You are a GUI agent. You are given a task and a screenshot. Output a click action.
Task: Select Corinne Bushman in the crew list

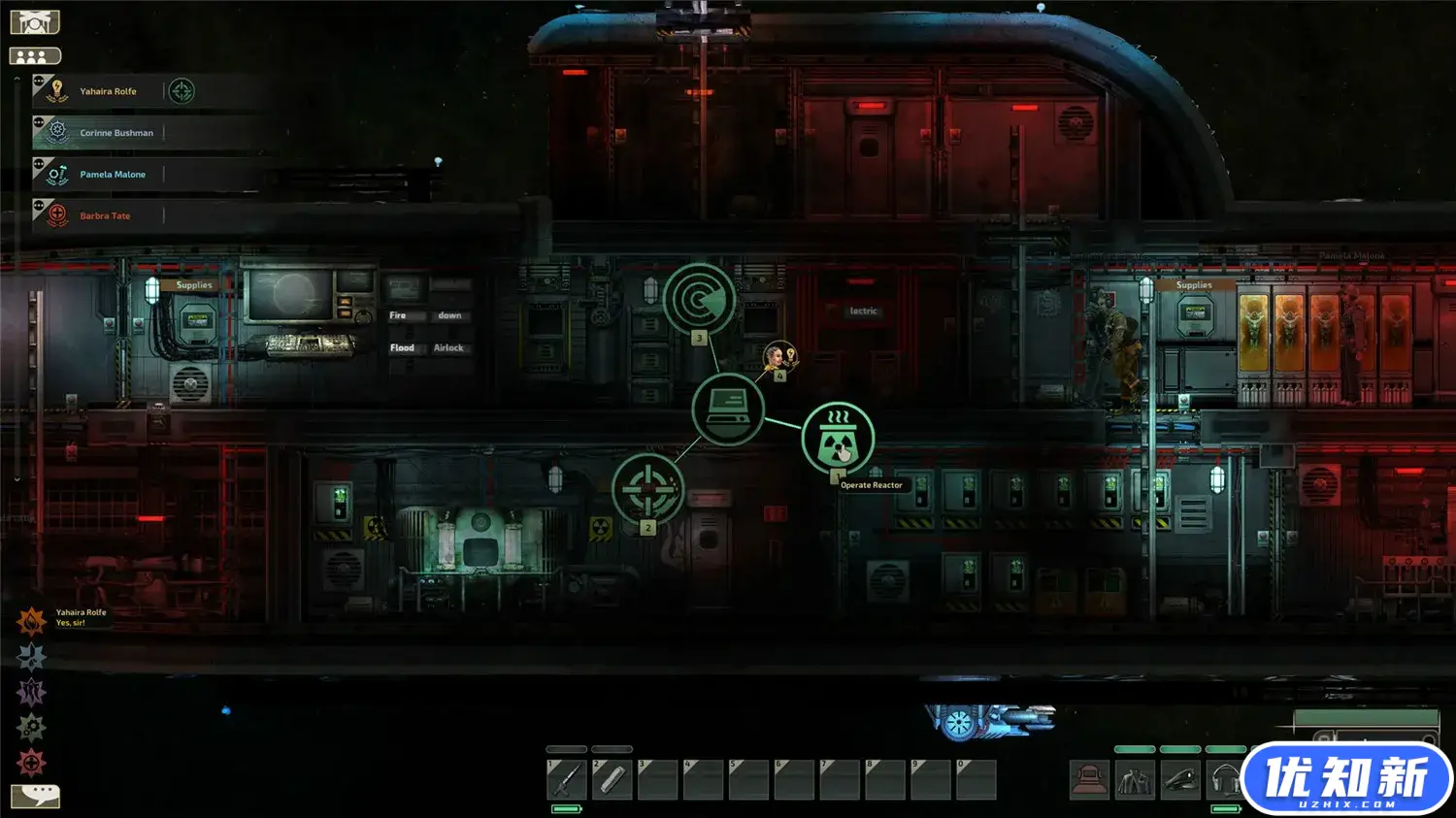click(116, 133)
